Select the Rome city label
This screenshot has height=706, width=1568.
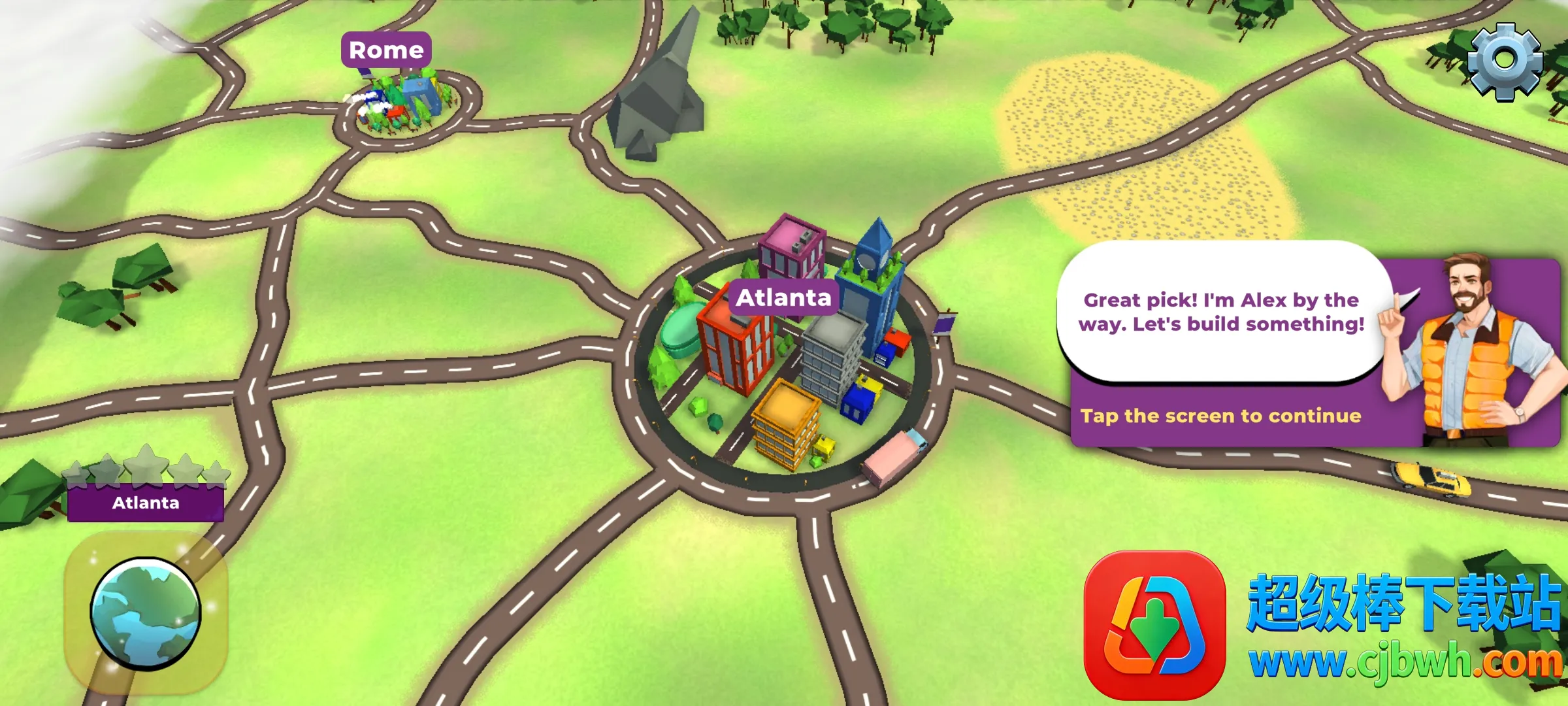pyautogui.click(x=386, y=50)
